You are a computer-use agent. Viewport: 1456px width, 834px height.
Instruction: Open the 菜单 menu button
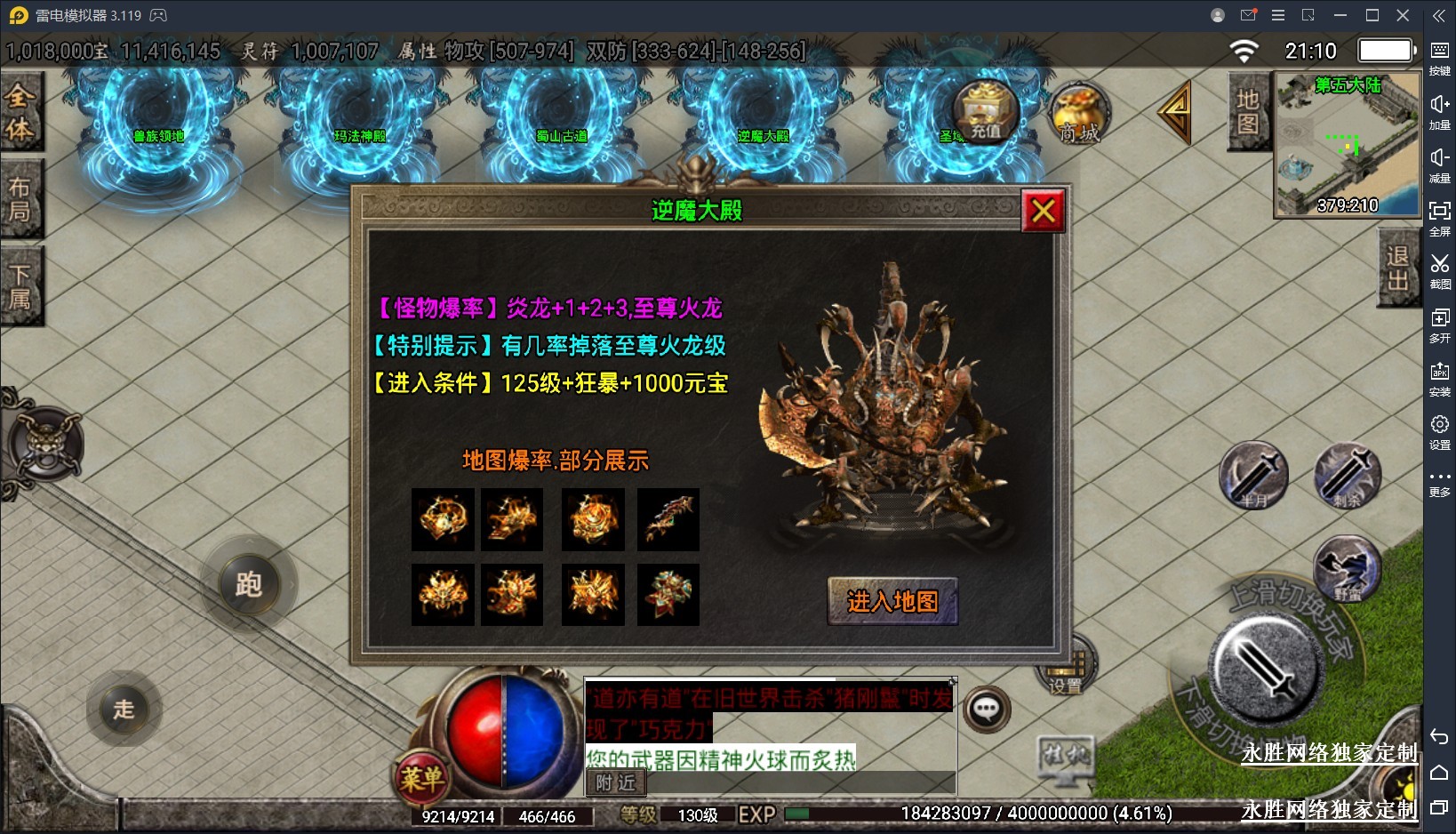[x=421, y=779]
